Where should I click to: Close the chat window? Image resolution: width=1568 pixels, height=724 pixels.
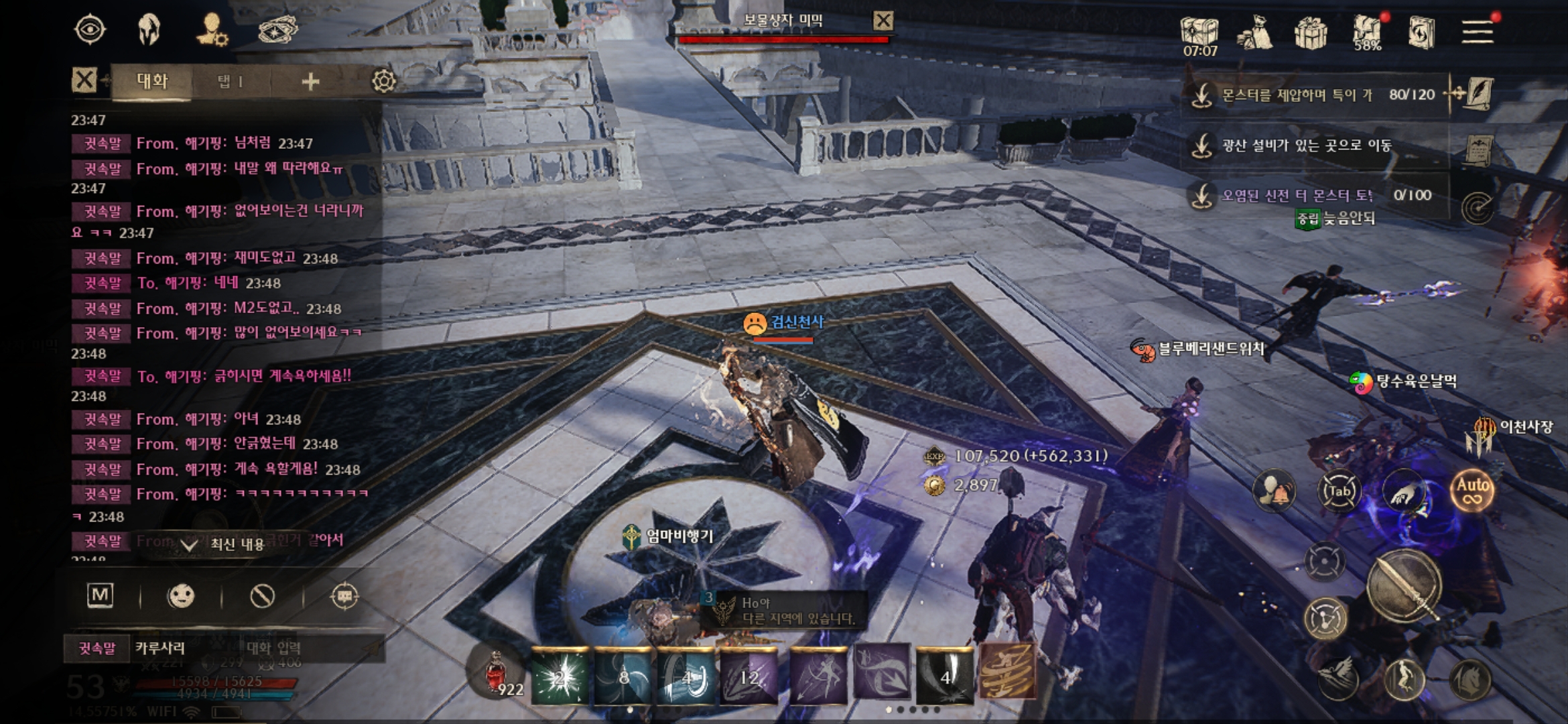[84, 81]
